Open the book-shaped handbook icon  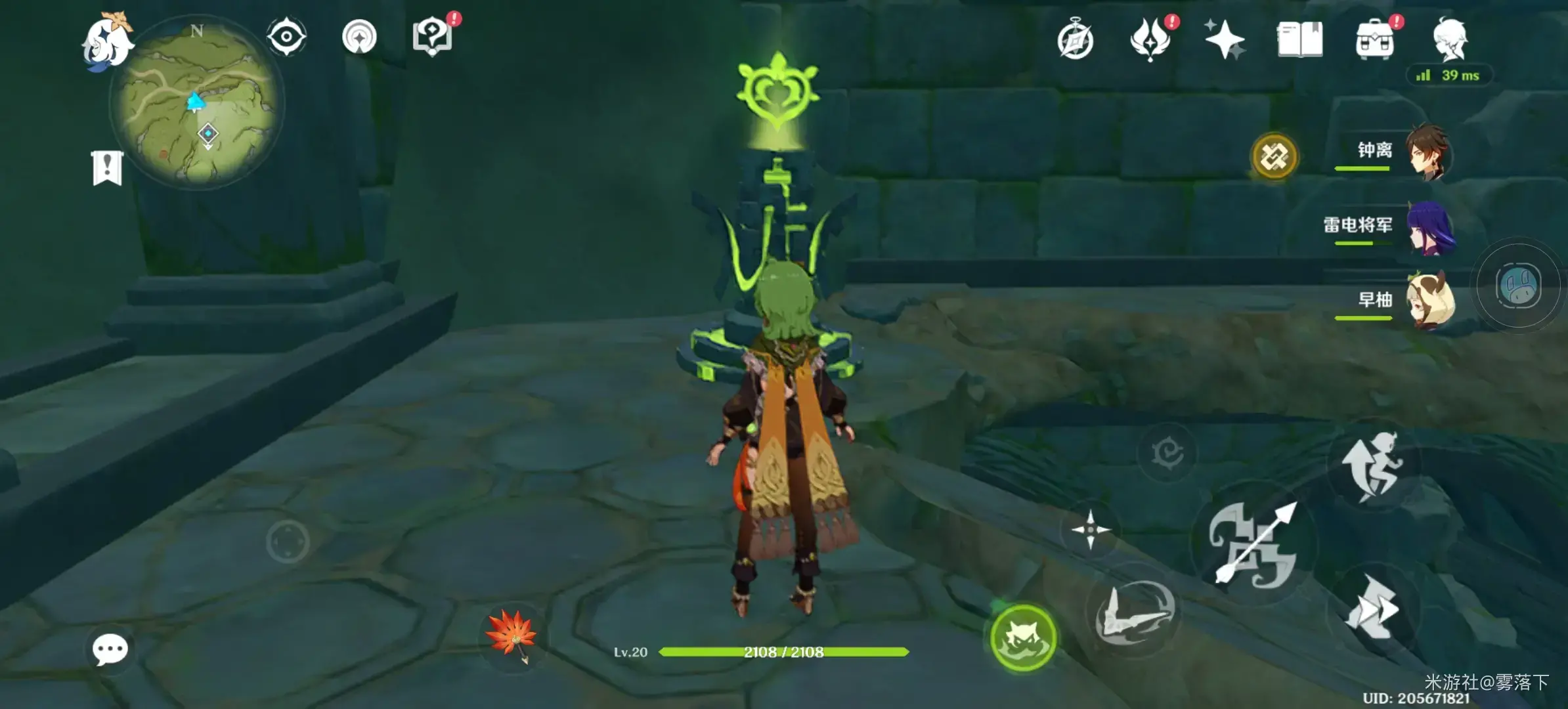[x=1299, y=39]
